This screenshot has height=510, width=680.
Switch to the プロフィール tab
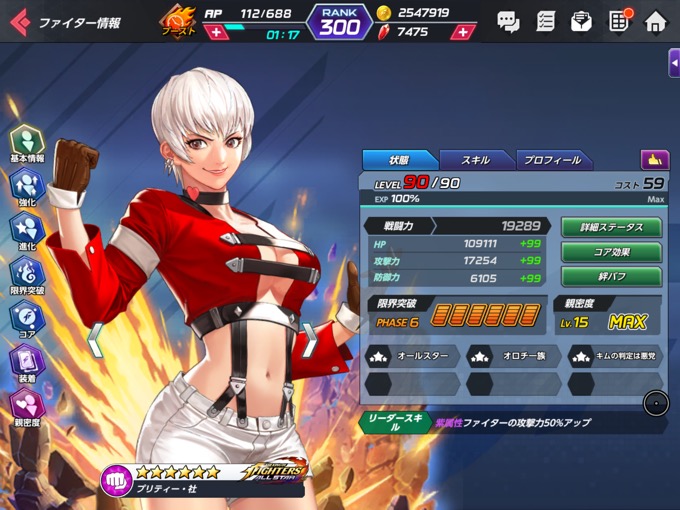pos(553,160)
